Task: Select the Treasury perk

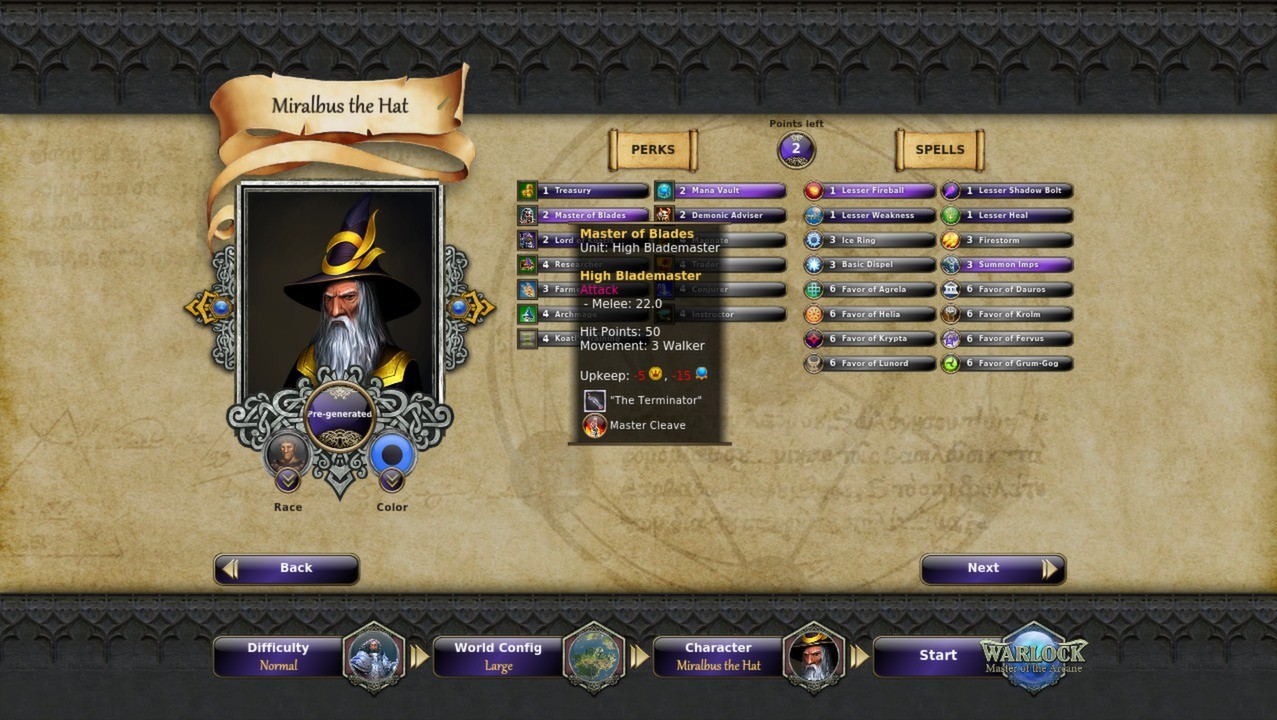Action: coord(584,191)
